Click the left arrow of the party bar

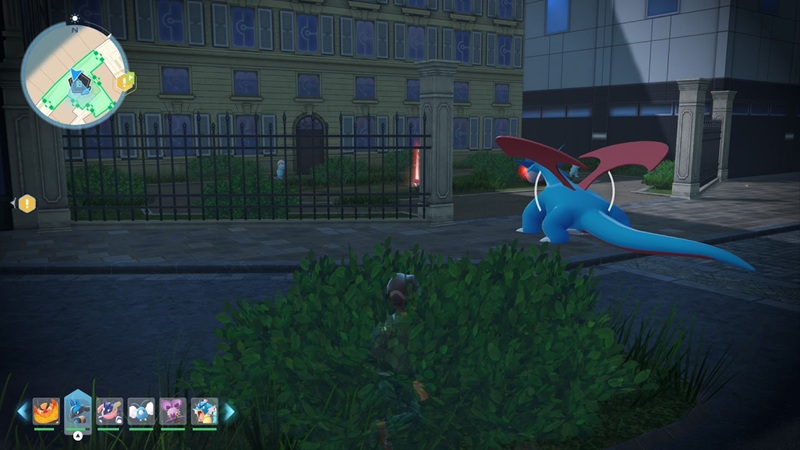(x=22, y=411)
